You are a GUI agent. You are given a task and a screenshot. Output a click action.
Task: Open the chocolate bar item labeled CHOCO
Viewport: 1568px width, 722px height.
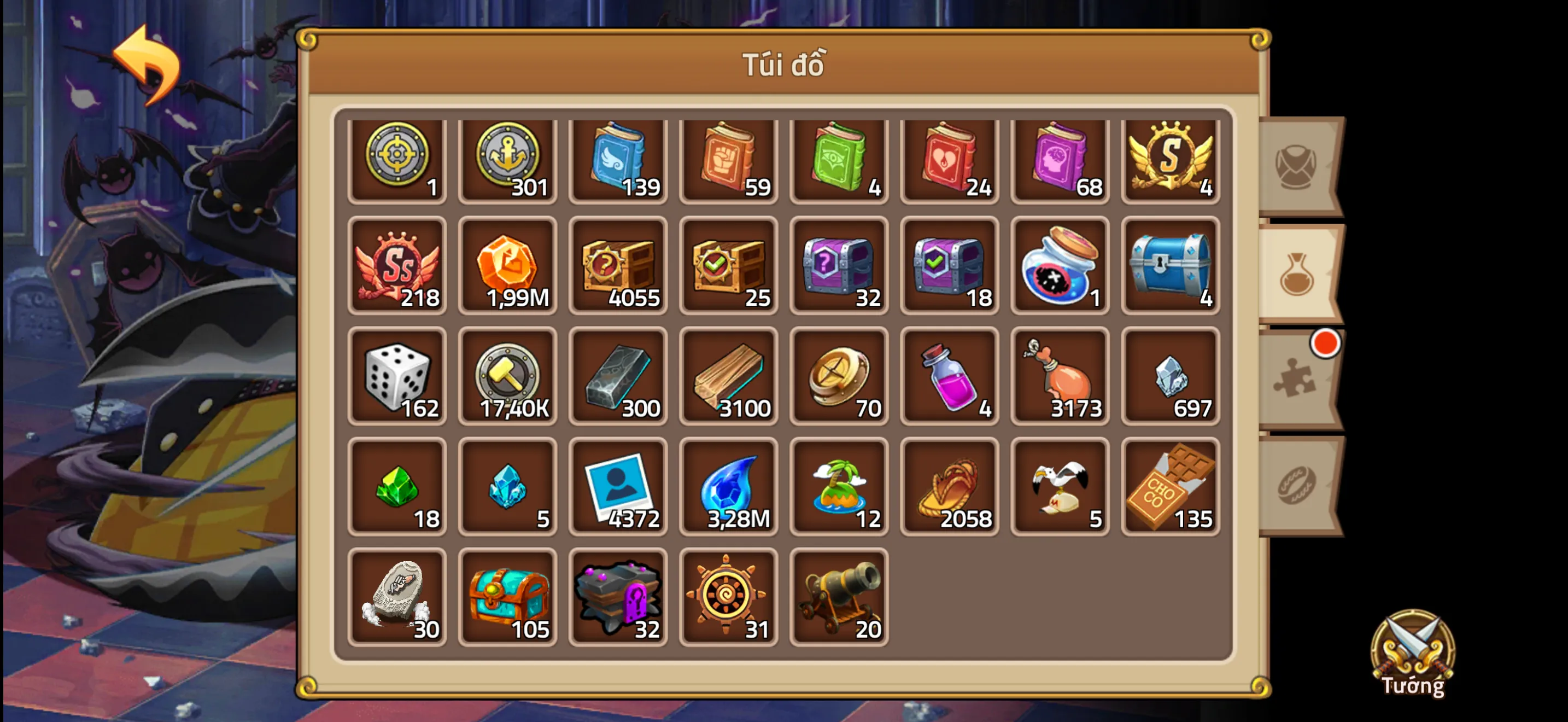1170,486
